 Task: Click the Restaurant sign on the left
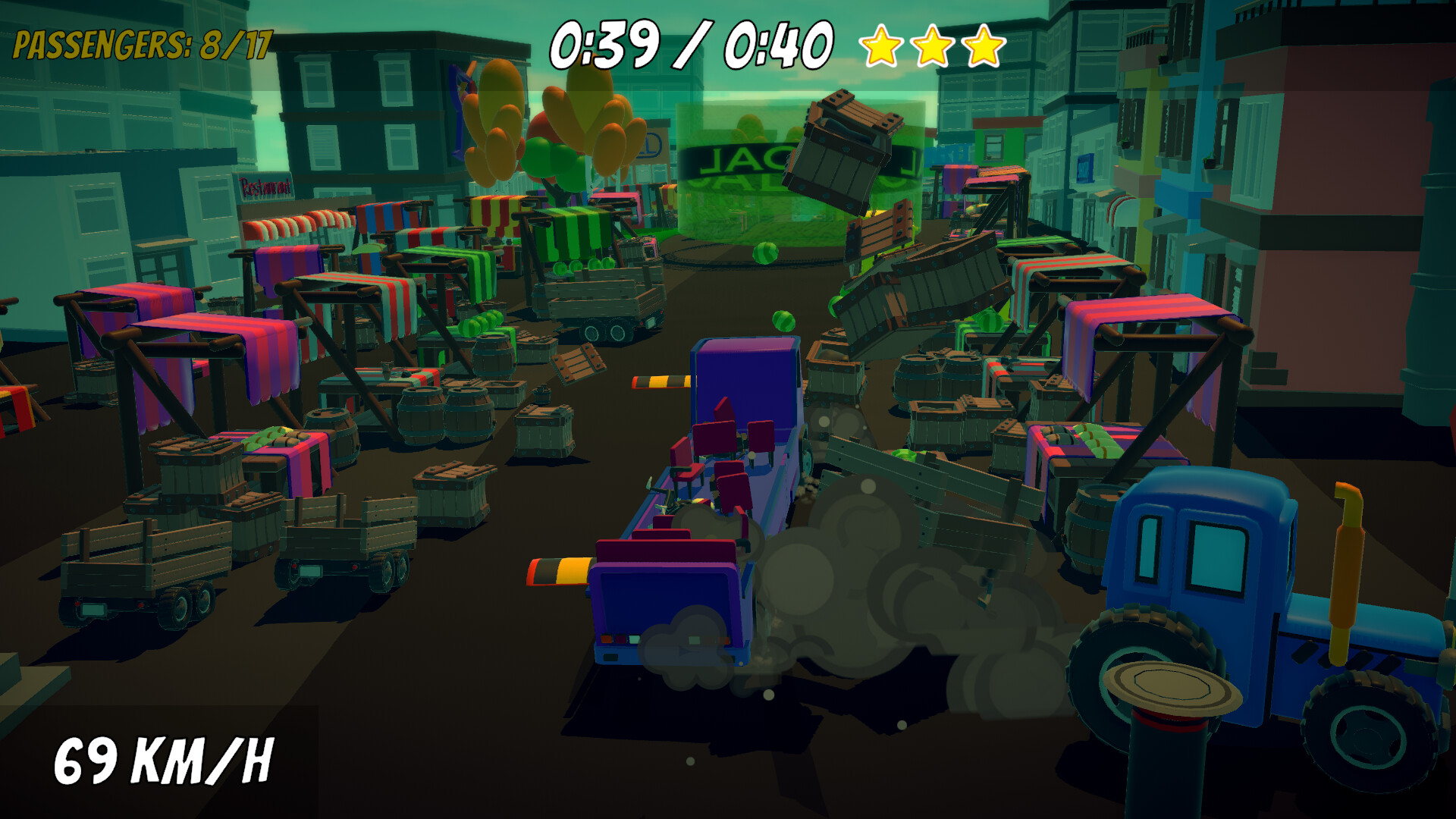point(262,186)
